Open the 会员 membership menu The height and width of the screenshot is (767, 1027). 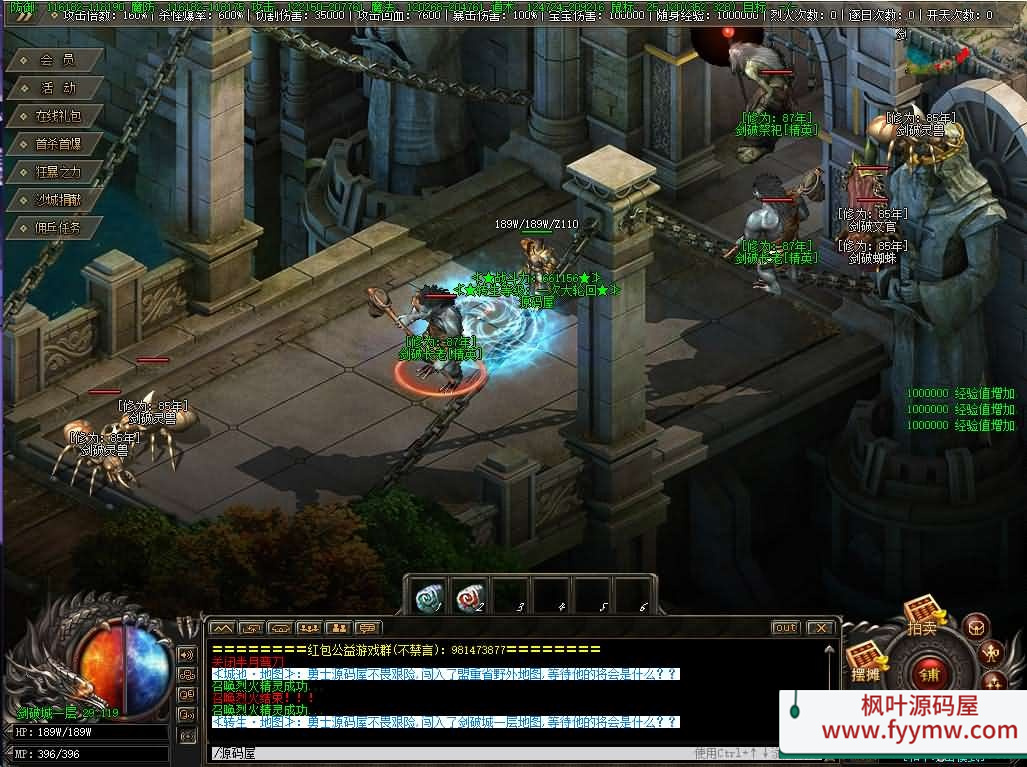(x=56, y=60)
